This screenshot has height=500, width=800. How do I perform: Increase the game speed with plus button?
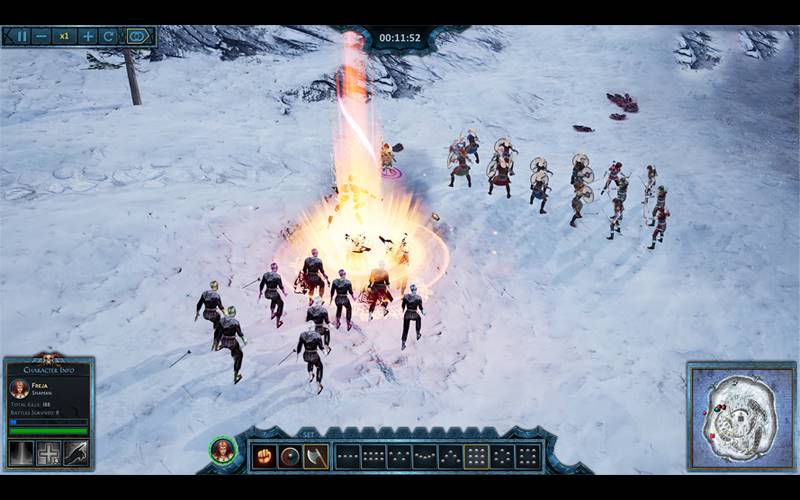[88, 36]
